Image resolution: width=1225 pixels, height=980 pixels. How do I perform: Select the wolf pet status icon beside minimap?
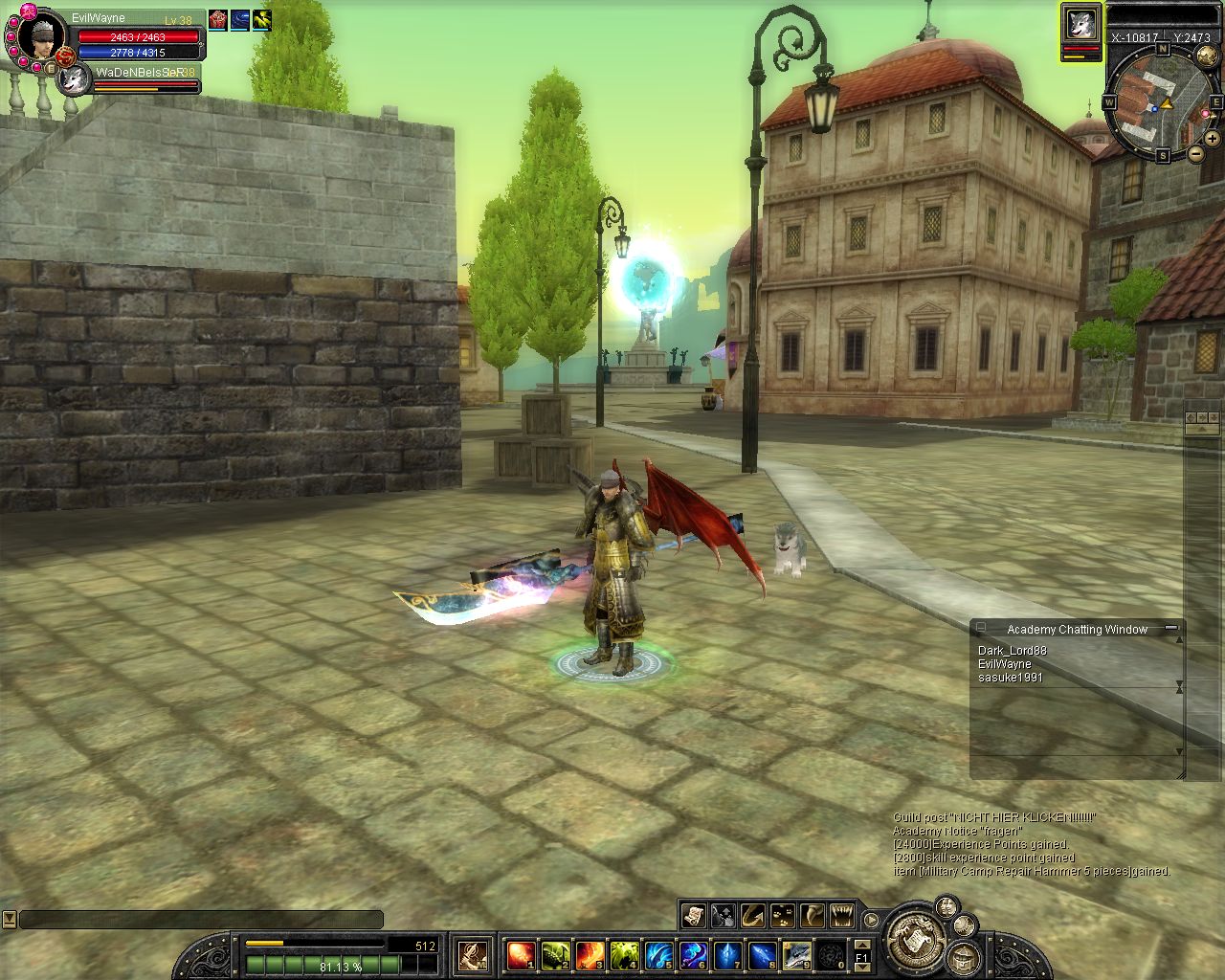click(1080, 26)
